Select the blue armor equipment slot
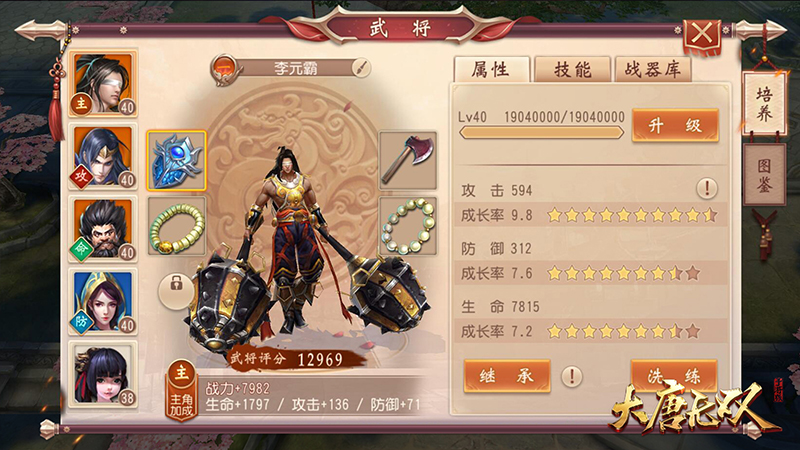This screenshot has height=450, width=800. (x=177, y=160)
